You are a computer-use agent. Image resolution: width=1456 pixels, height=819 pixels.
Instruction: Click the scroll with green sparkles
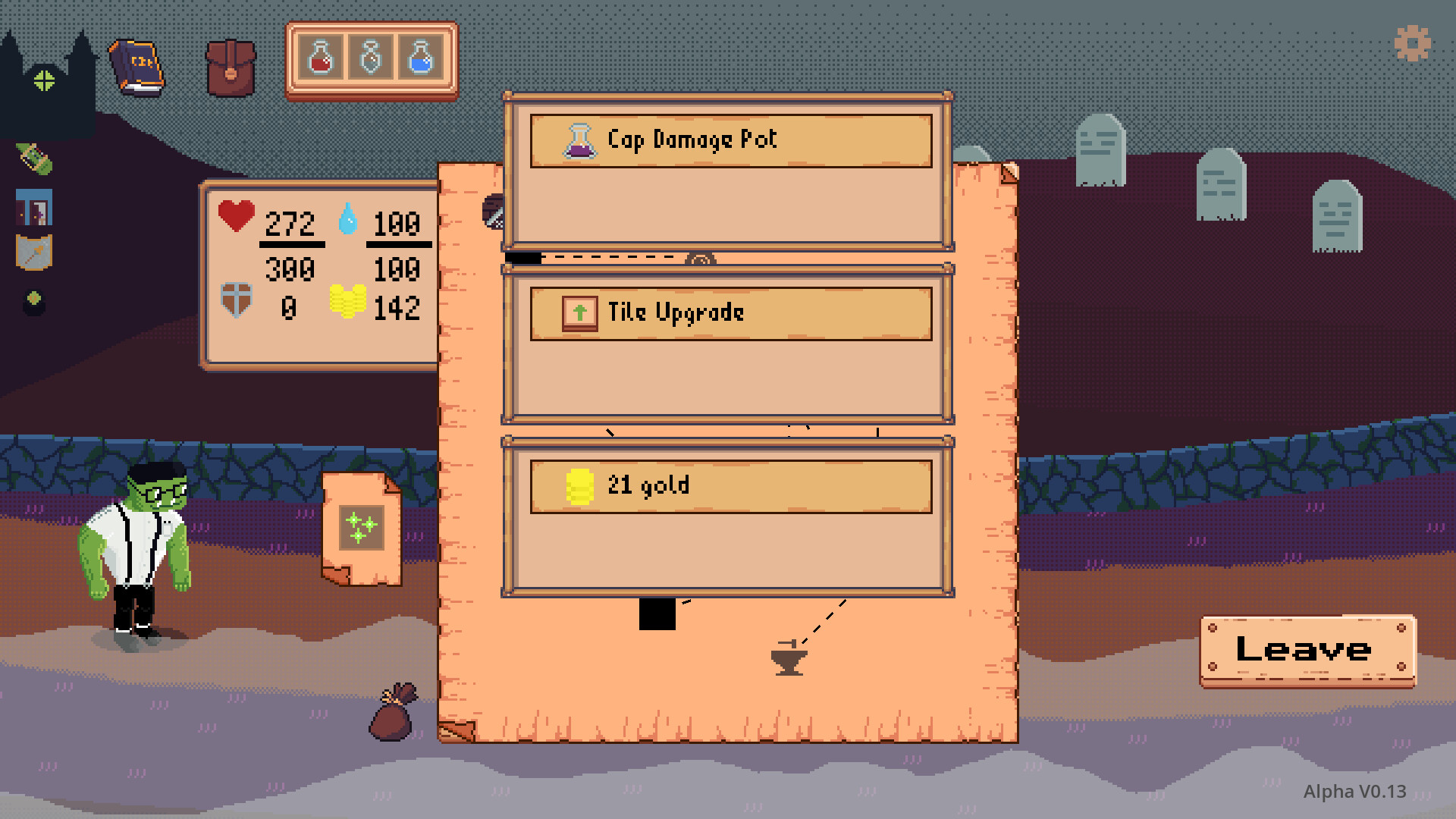362,525
